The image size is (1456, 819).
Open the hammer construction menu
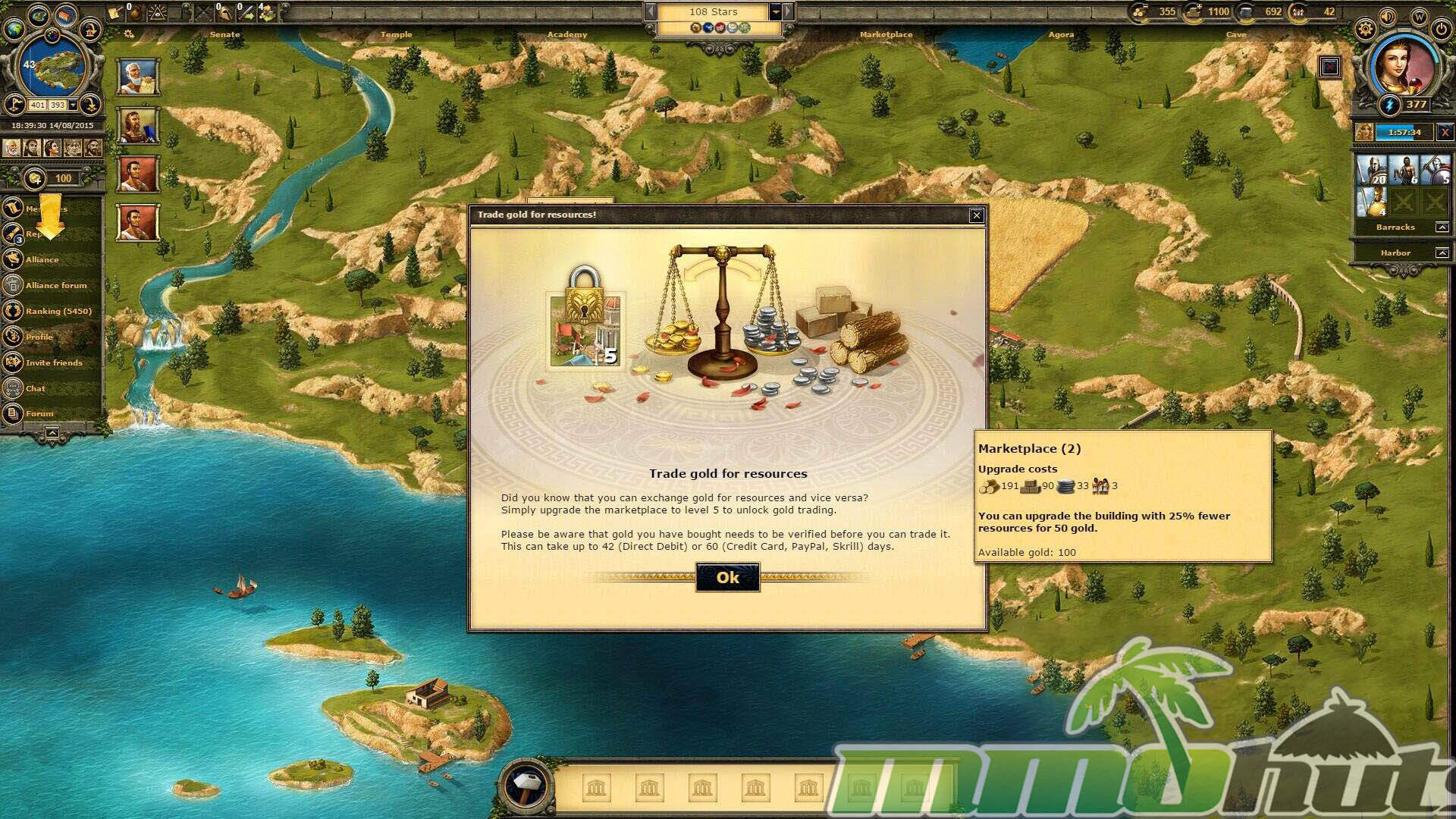click(x=526, y=783)
